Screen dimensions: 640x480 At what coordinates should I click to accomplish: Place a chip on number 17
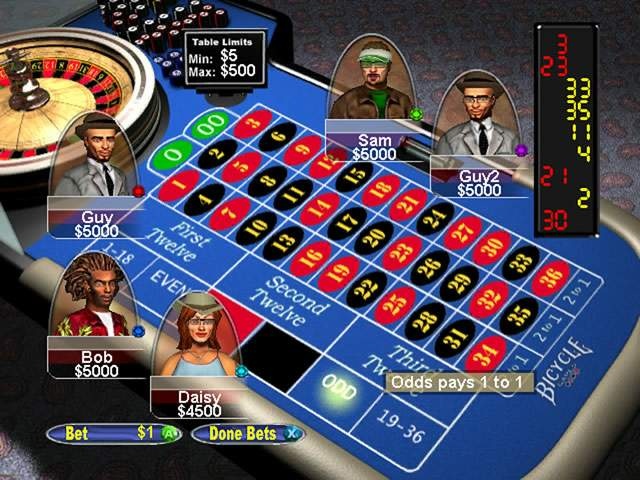click(347, 220)
